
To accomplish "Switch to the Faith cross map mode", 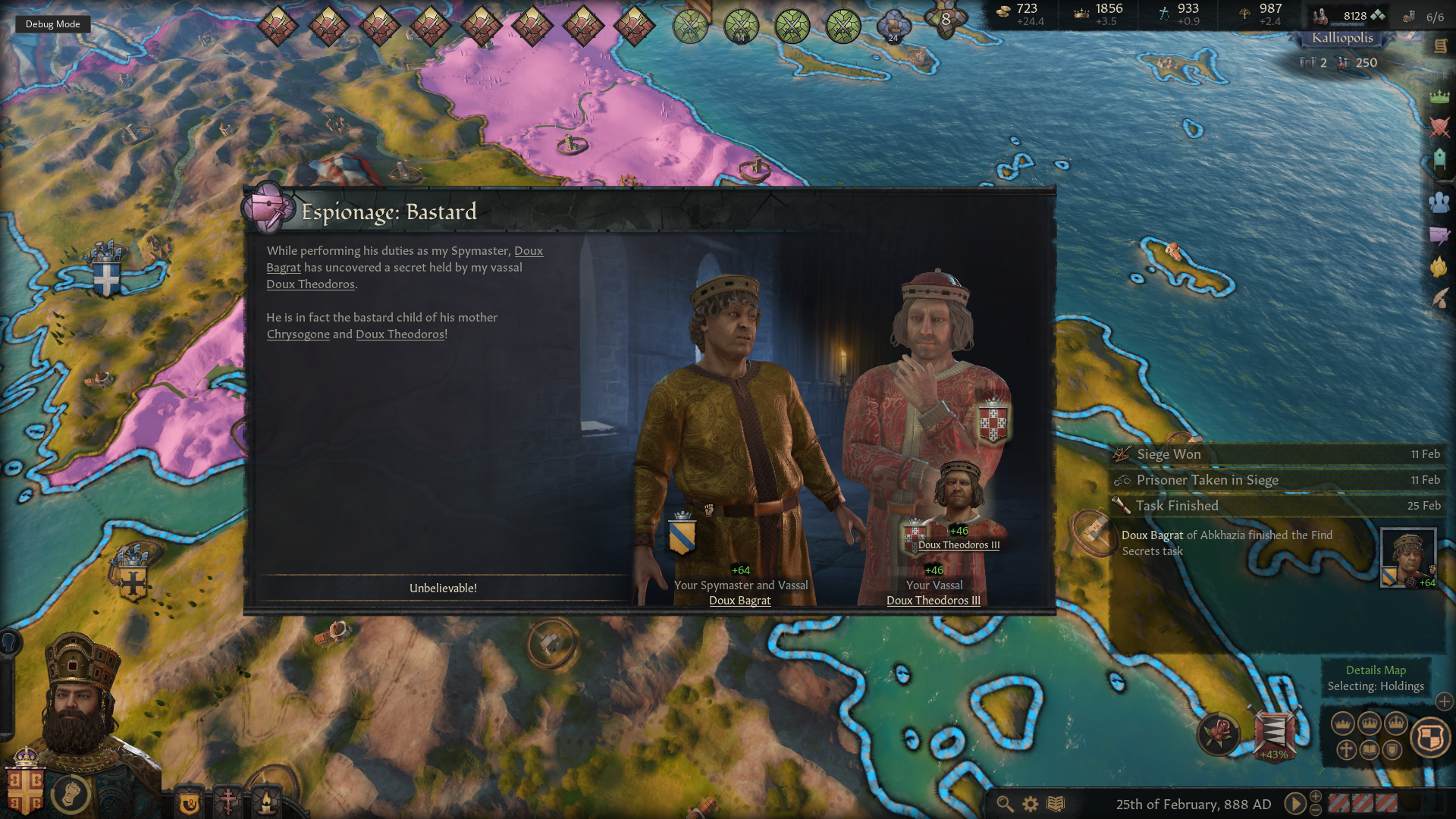I will (x=1346, y=750).
